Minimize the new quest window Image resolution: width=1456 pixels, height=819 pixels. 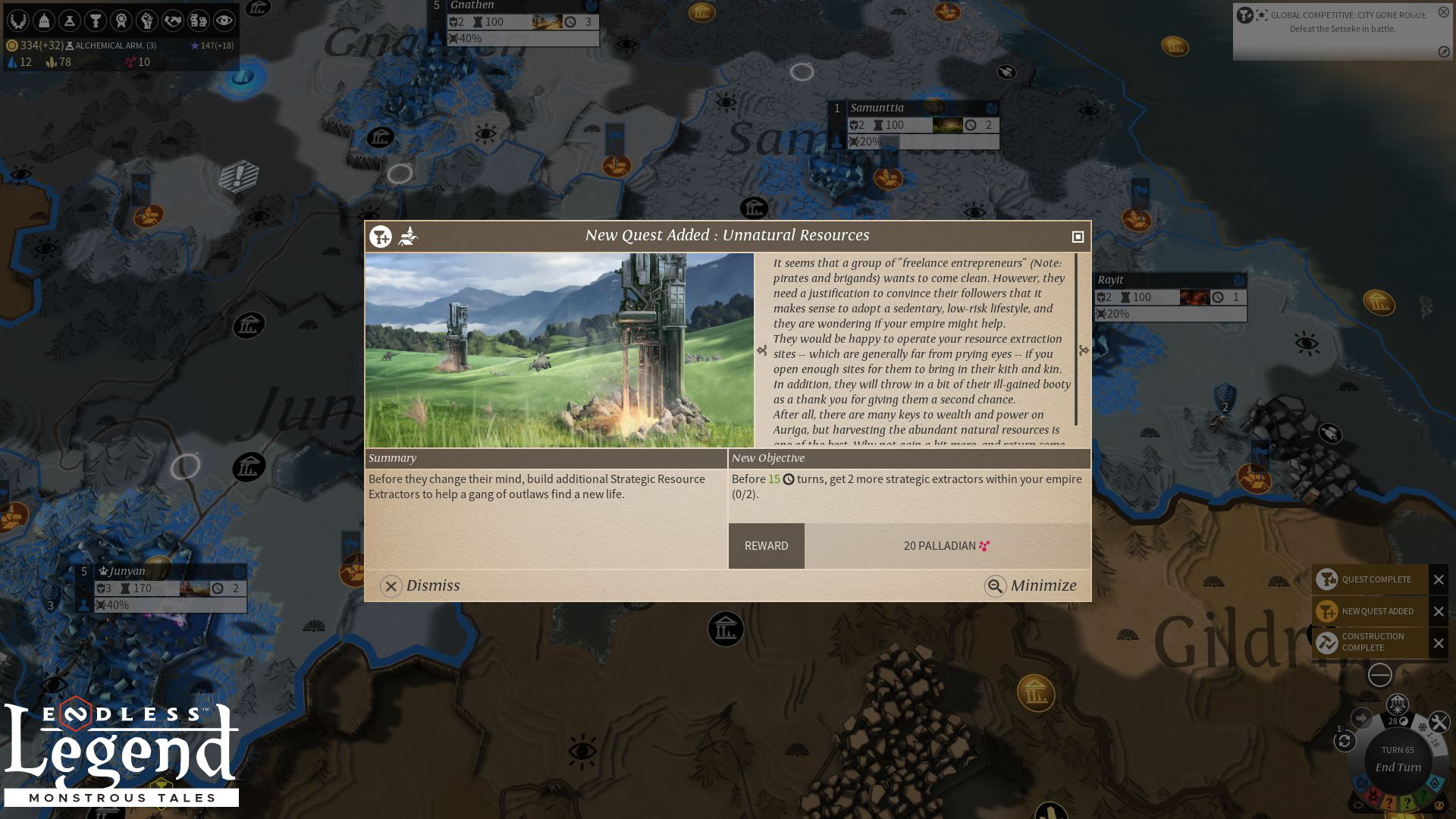(x=1031, y=586)
